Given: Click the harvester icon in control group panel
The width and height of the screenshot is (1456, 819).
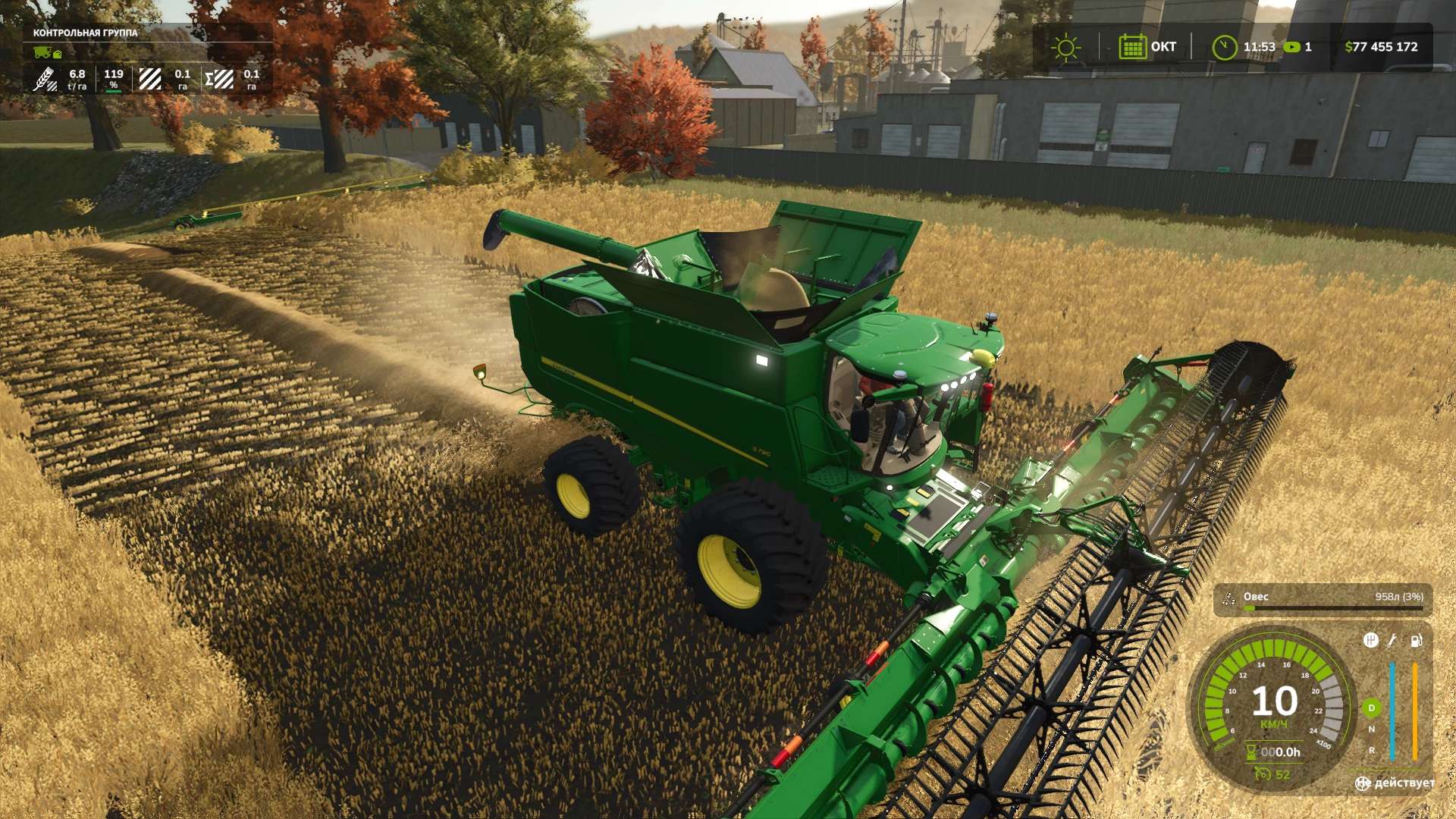Looking at the screenshot, I should click(x=42, y=53).
